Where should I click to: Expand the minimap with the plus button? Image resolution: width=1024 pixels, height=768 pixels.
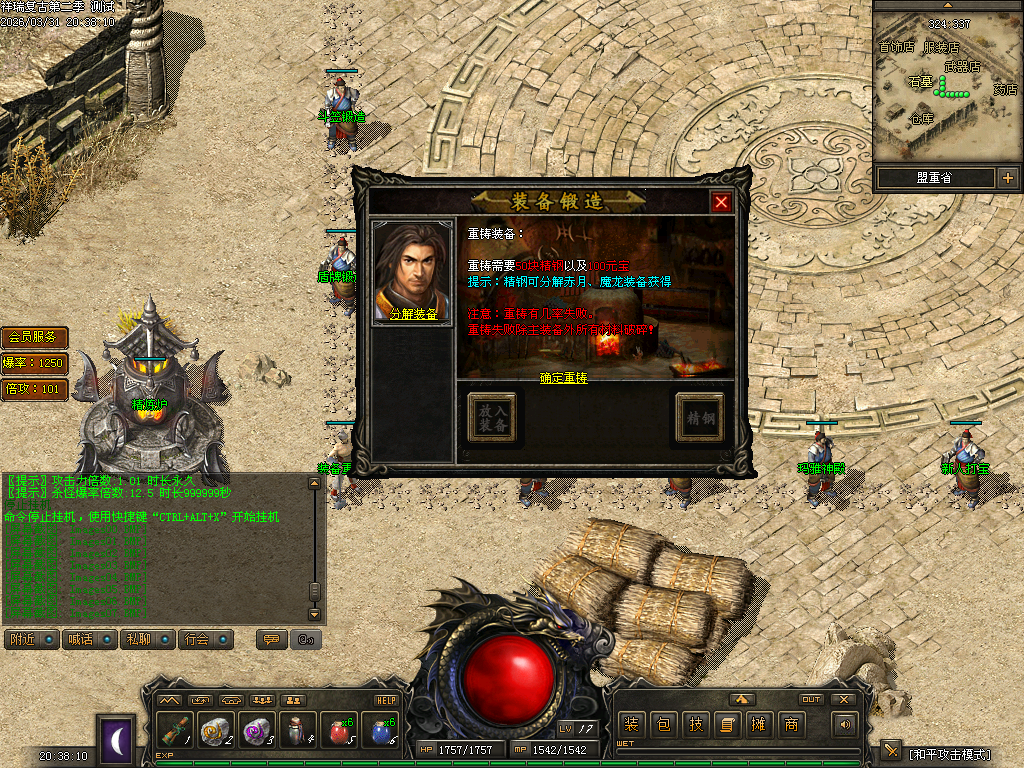tap(1007, 178)
